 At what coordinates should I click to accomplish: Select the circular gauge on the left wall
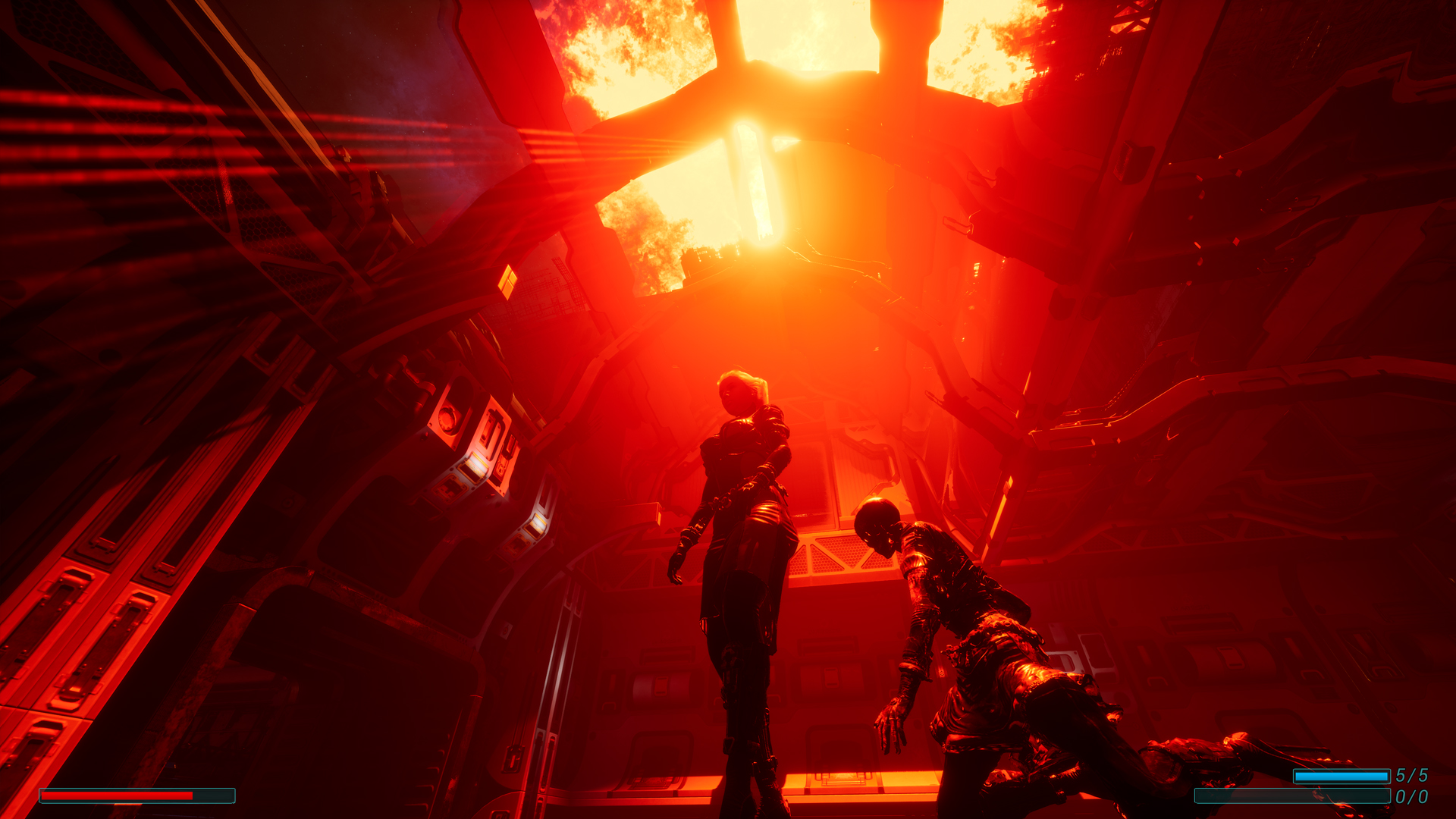[447, 417]
